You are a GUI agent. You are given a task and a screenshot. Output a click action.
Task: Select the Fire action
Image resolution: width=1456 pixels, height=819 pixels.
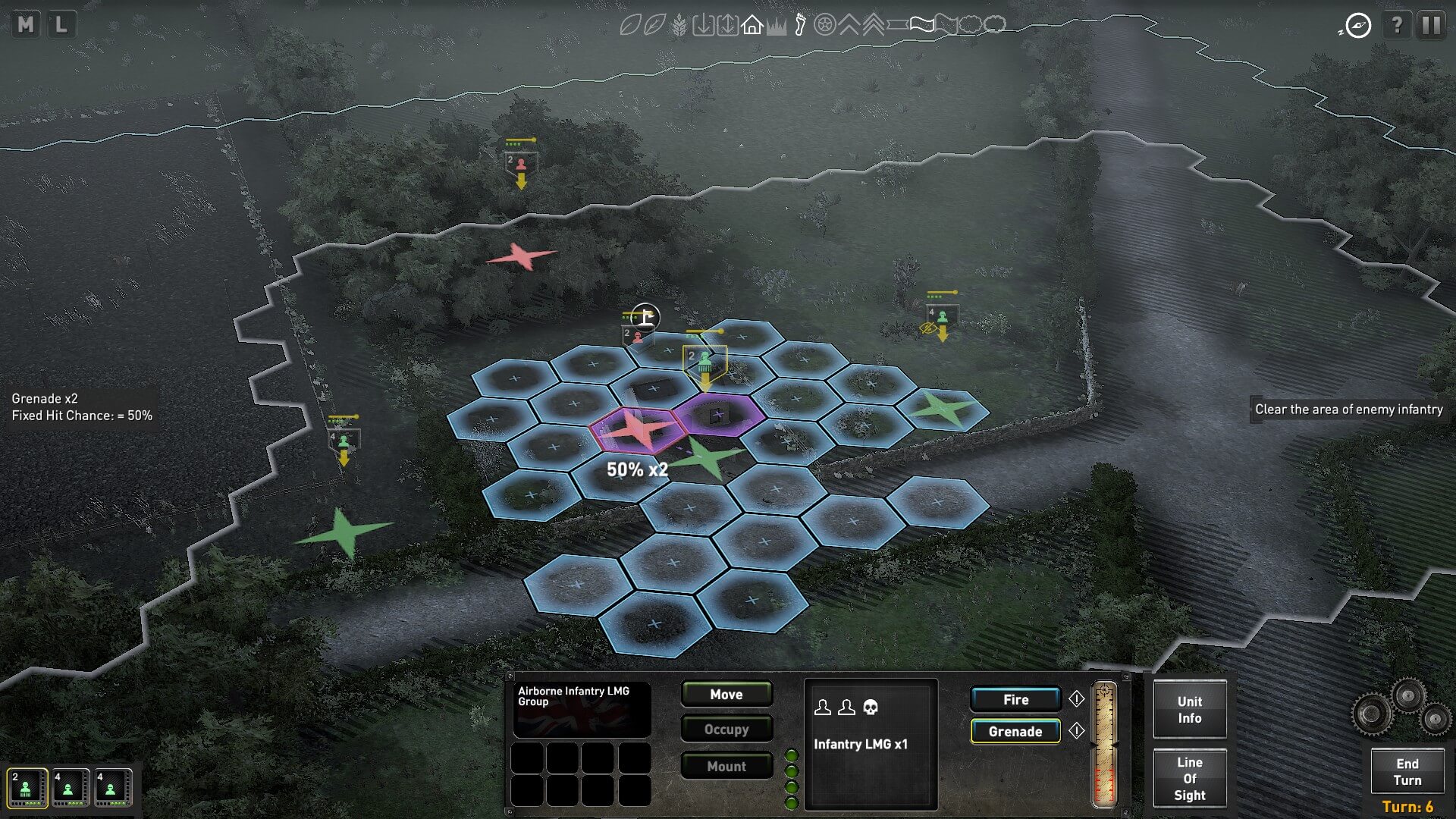click(x=1015, y=699)
